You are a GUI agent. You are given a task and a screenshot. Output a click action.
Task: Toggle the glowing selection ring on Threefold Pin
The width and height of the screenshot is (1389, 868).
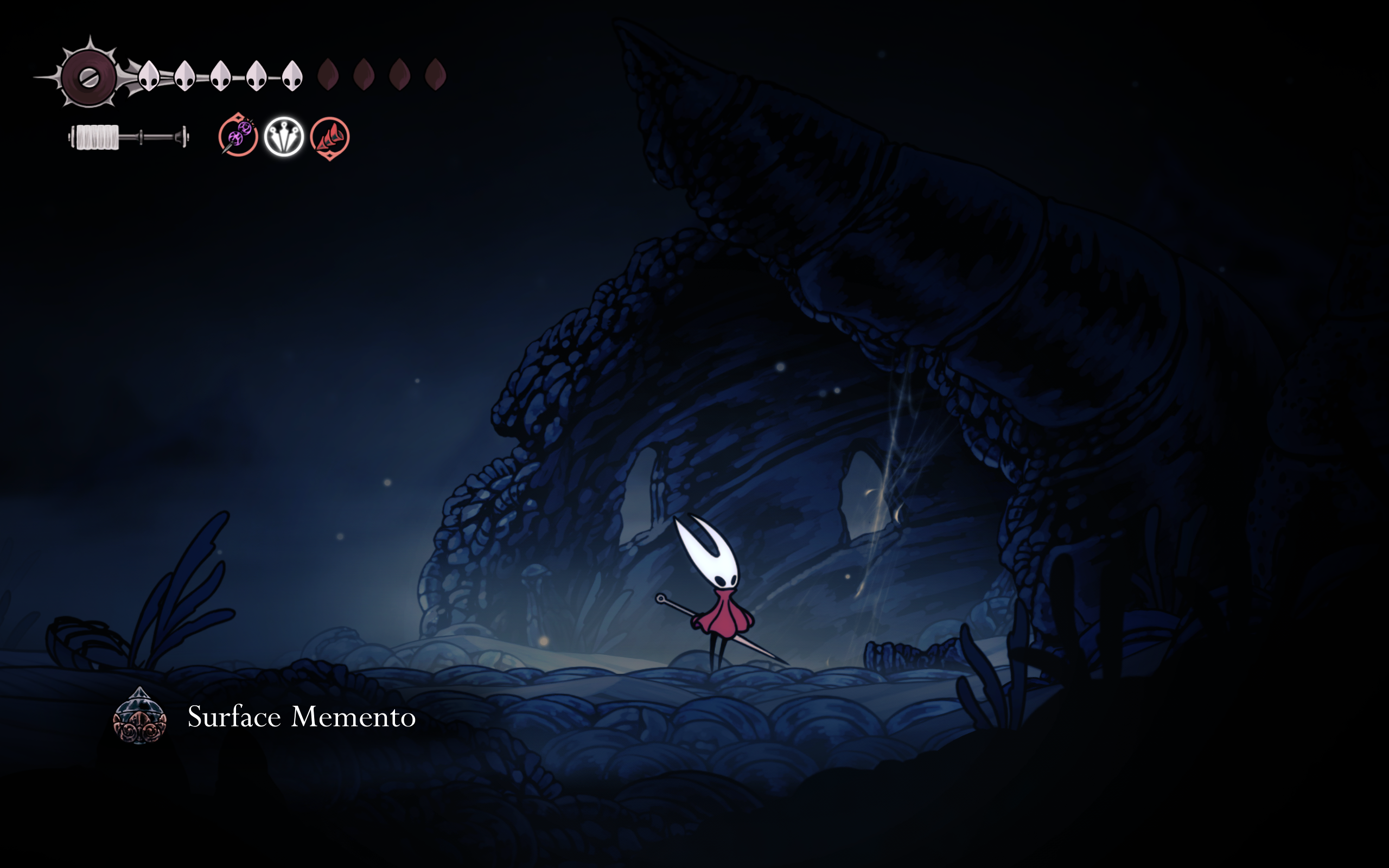283,137
